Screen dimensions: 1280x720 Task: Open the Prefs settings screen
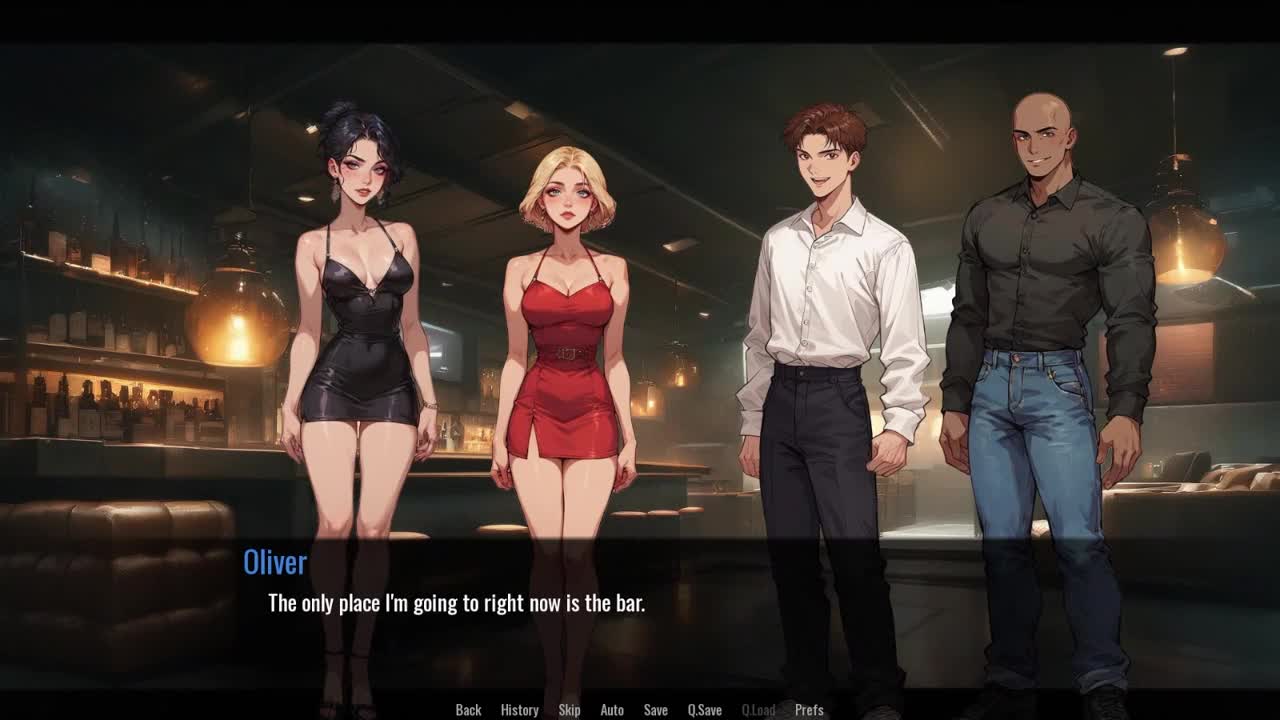[809, 710]
